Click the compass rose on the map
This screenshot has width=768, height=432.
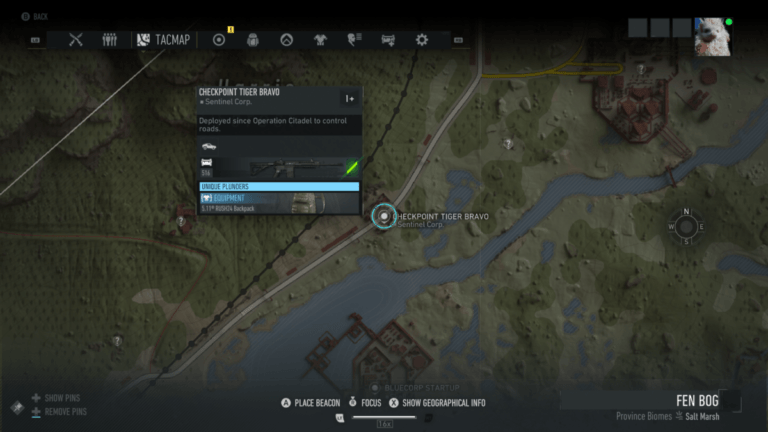(686, 226)
